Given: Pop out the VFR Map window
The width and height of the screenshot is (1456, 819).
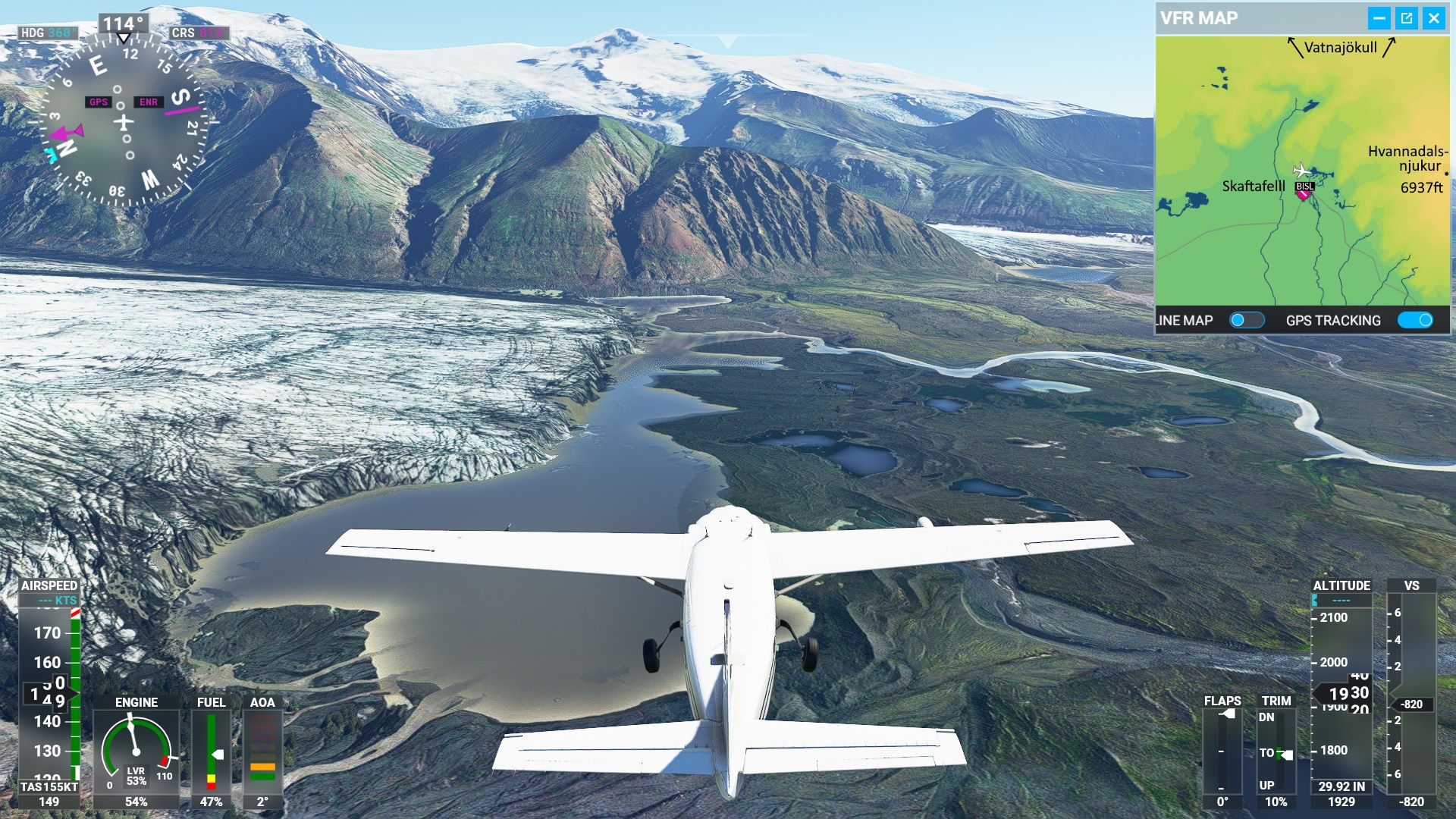Looking at the screenshot, I should (x=1406, y=18).
